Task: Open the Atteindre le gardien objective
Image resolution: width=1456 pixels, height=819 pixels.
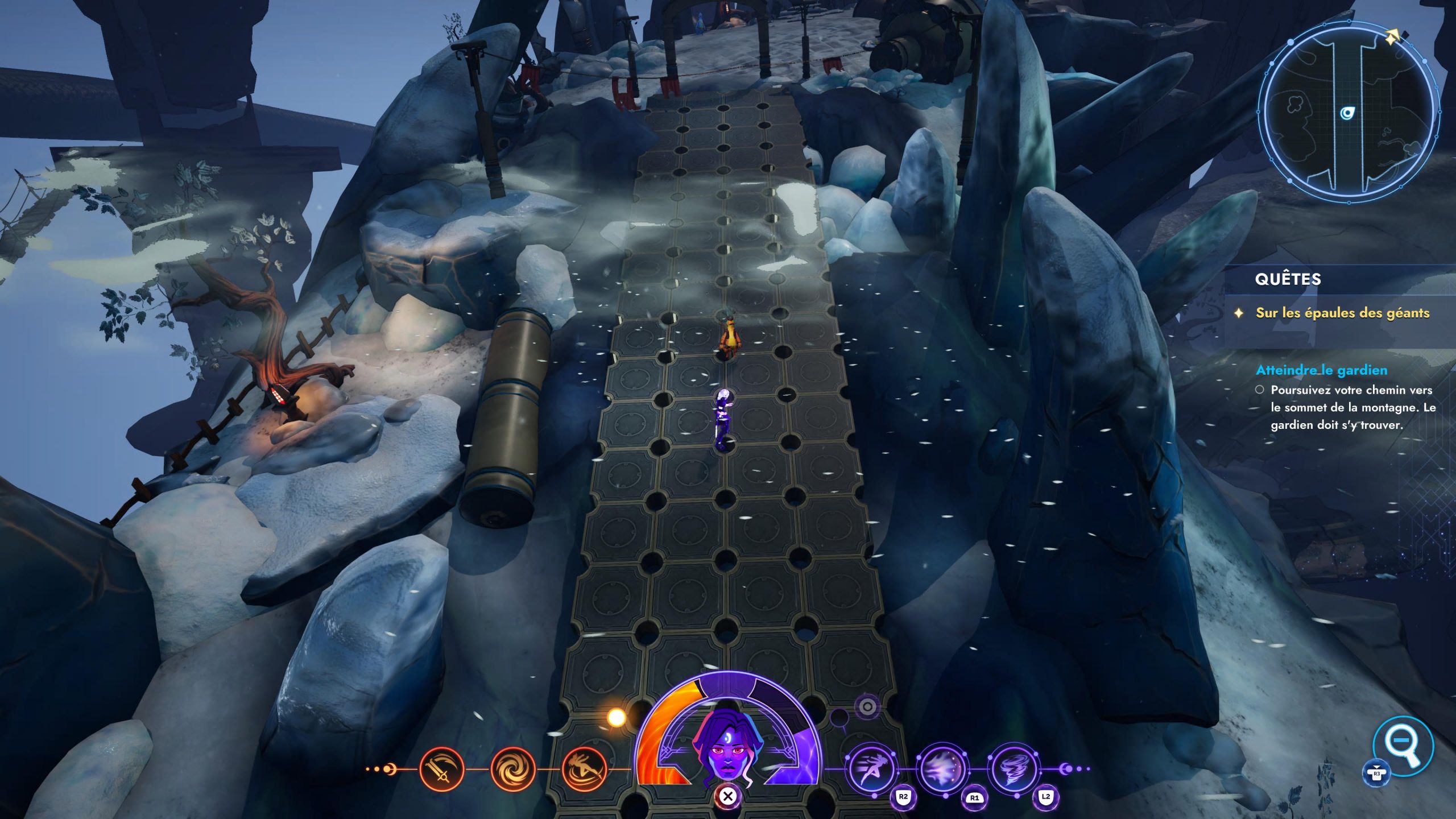Action: click(1321, 370)
